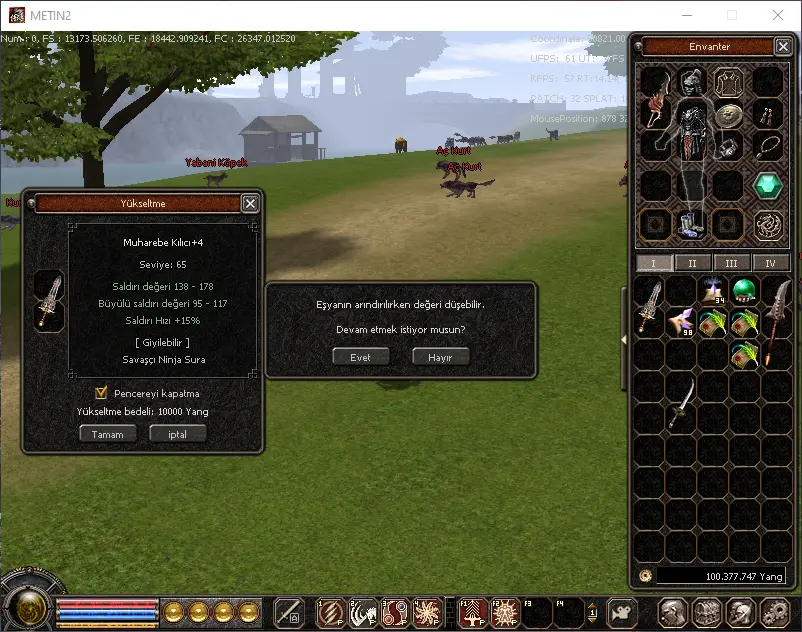
Task: Click the equipped necklace slot
Action: (x=767, y=147)
